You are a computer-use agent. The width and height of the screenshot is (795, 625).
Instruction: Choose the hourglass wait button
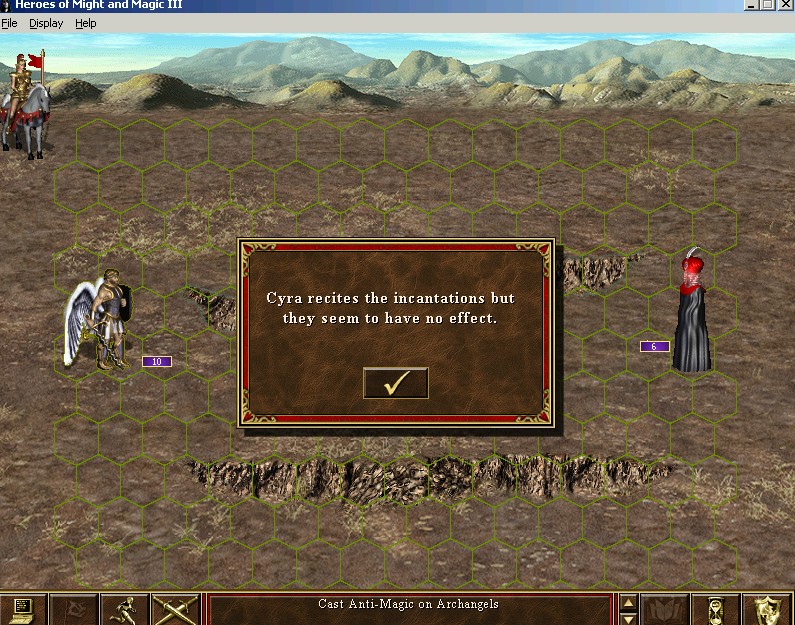(716, 609)
